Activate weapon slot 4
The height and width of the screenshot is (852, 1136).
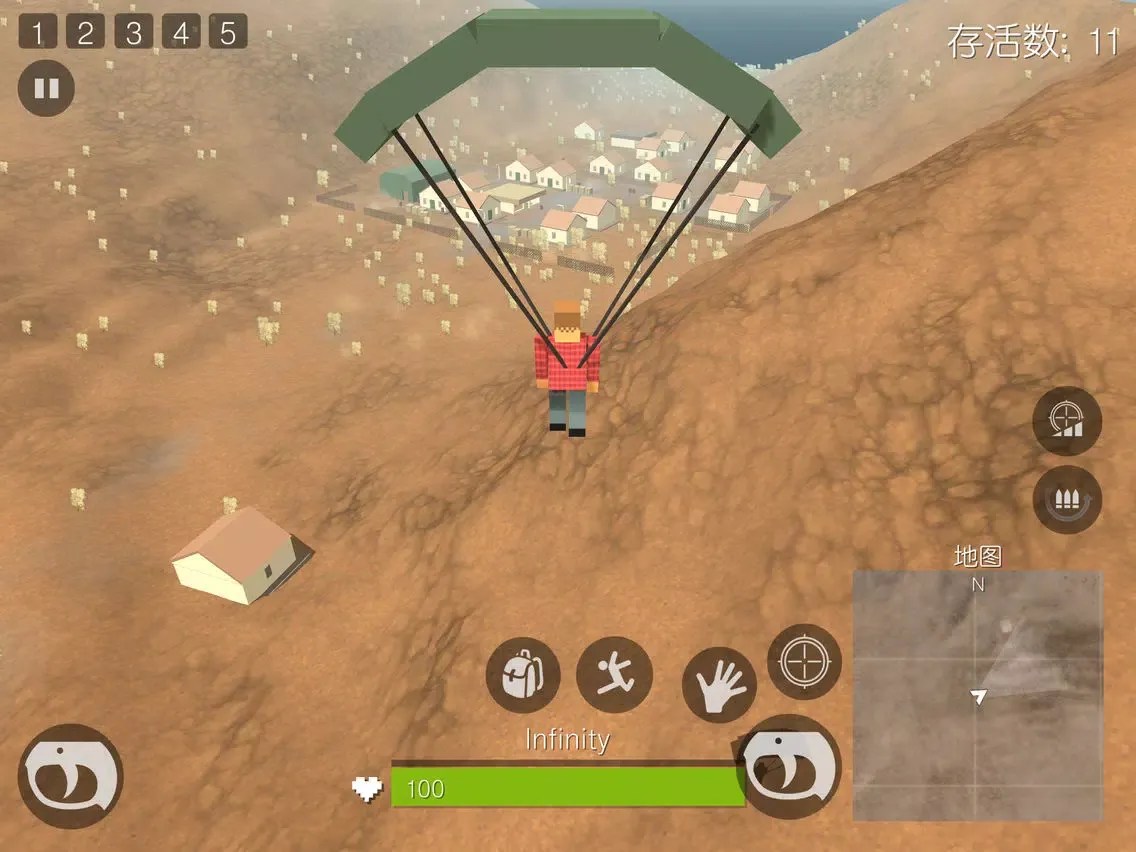(180, 33)
